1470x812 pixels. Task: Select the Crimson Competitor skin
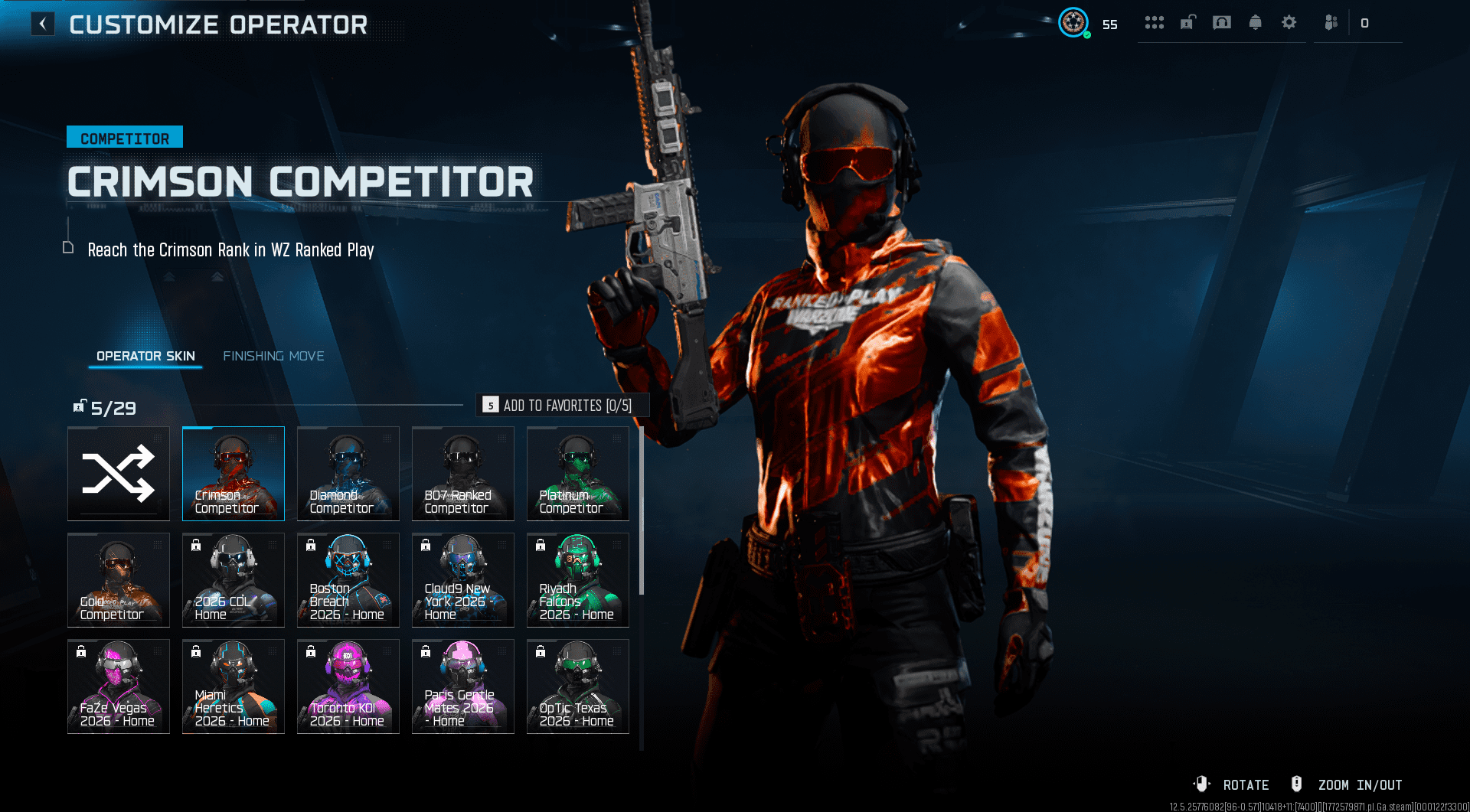pos(234,474)
